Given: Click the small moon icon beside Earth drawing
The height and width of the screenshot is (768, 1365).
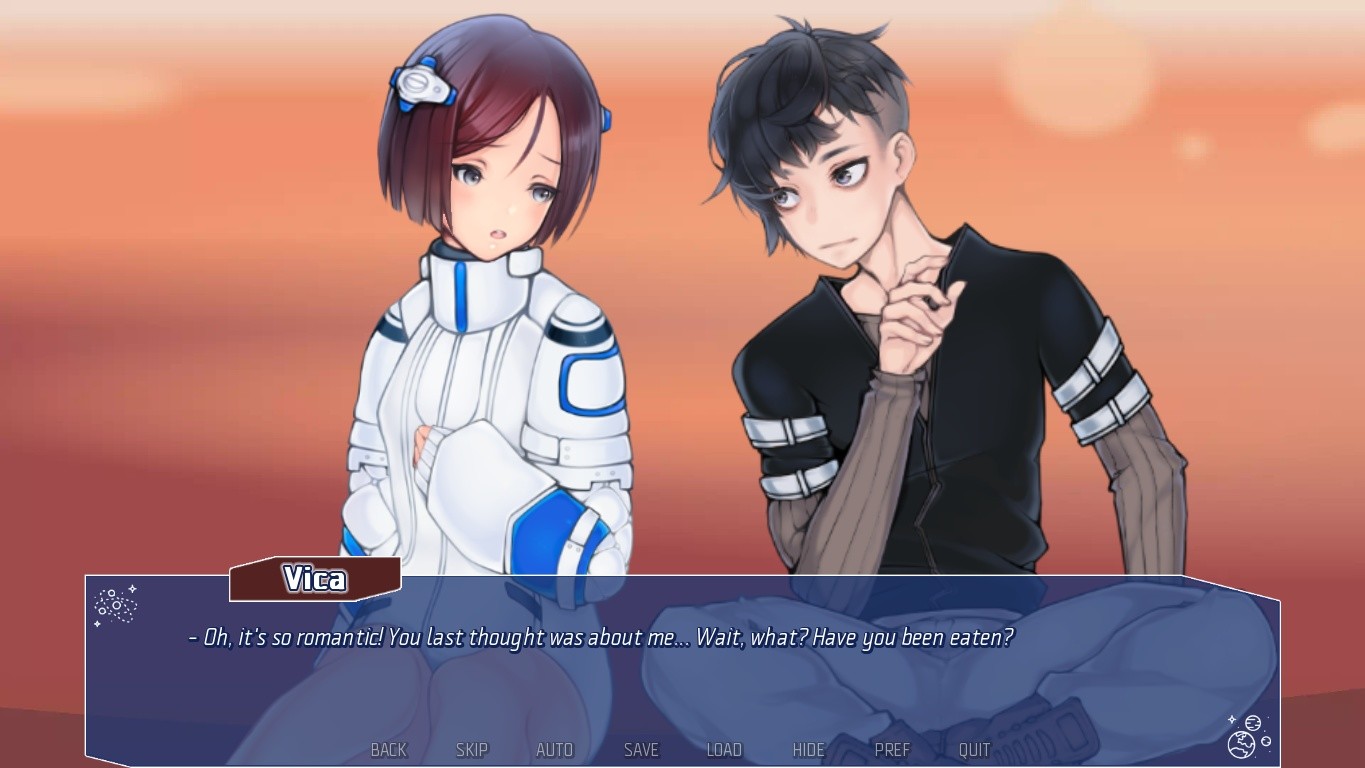Looking at the screenshot, I should [1266, 742].
